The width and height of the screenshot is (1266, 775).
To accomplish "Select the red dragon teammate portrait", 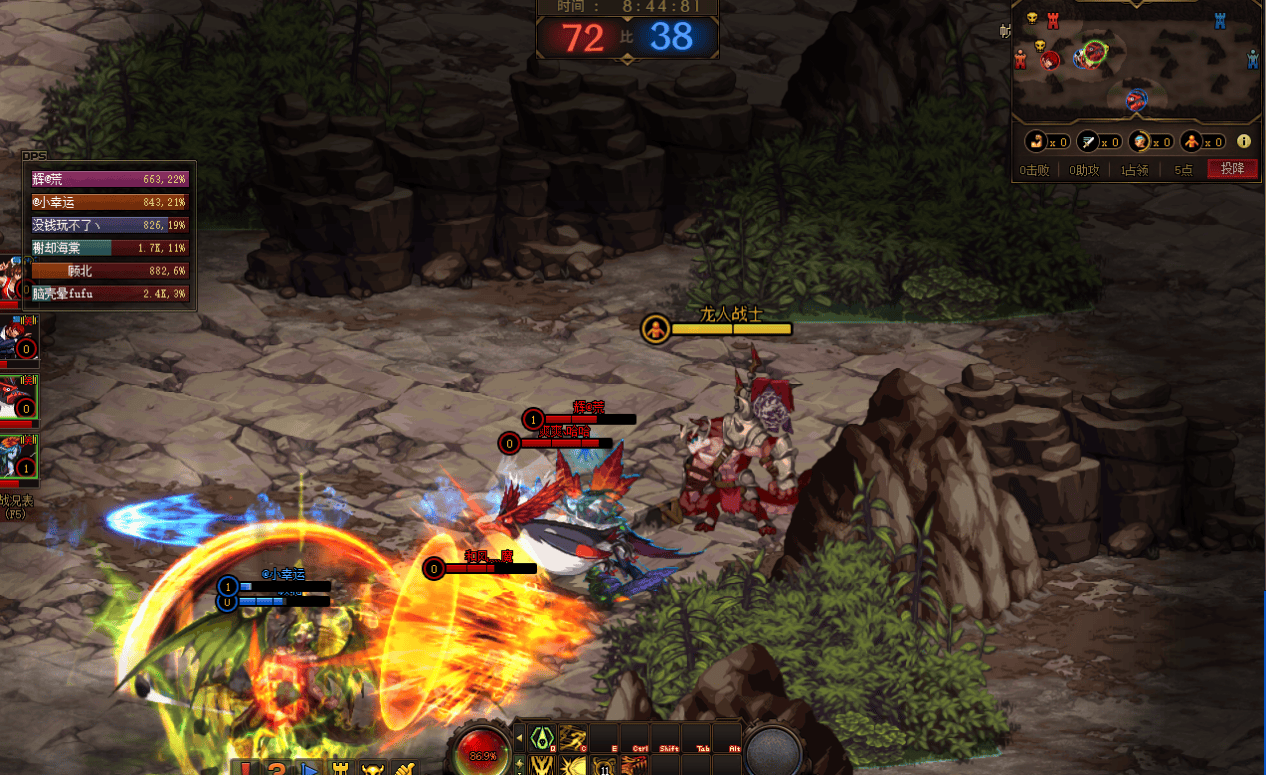I will pos(19,397).
